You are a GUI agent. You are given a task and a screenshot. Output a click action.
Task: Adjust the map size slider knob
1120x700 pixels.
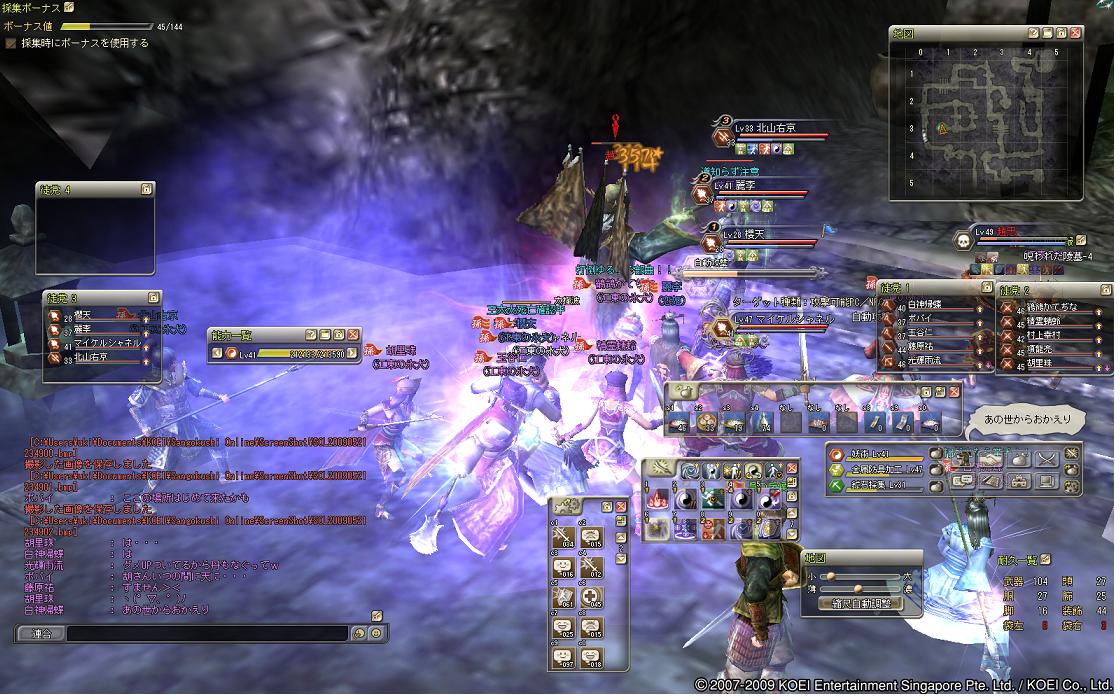coord(829,576)
